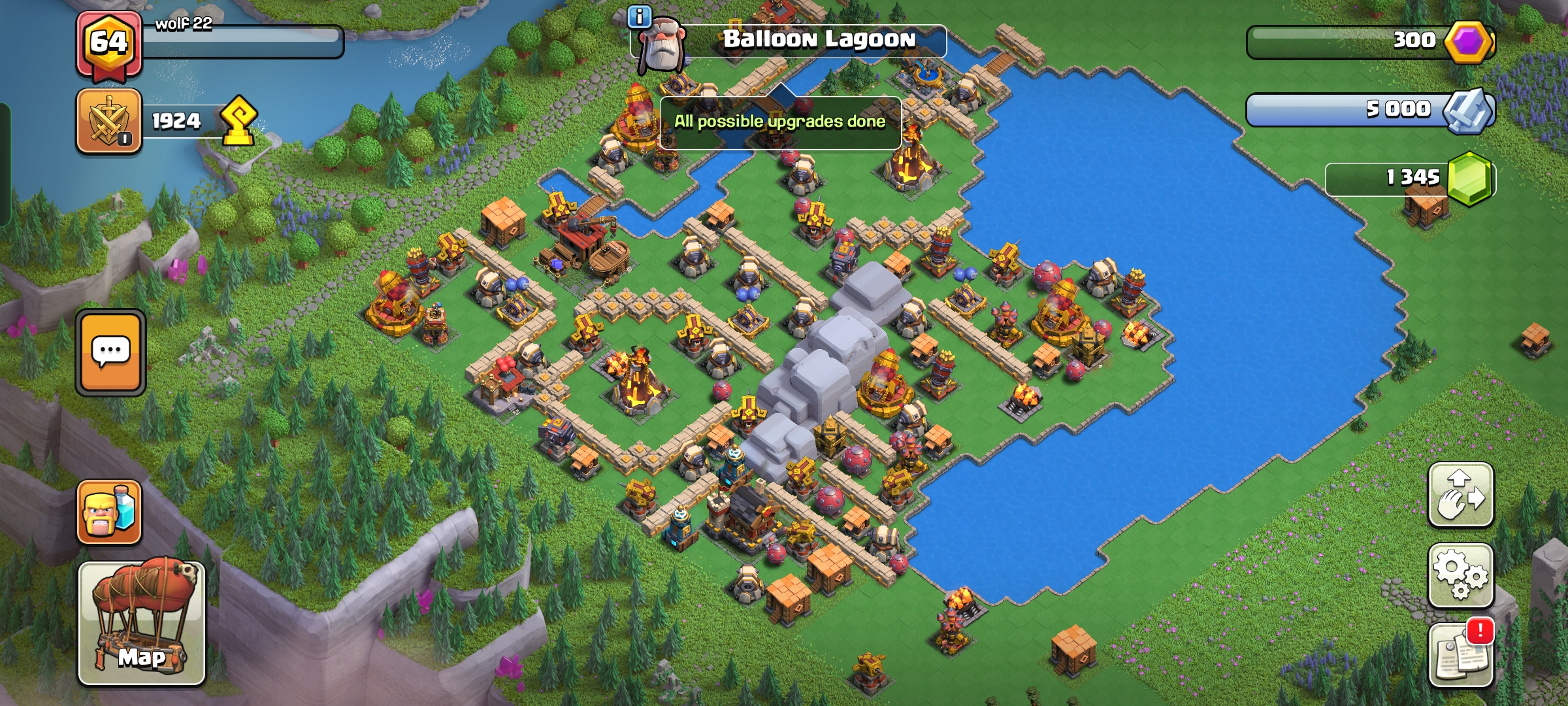Select the purple capital gold hexagon icon

[1468, 42]
